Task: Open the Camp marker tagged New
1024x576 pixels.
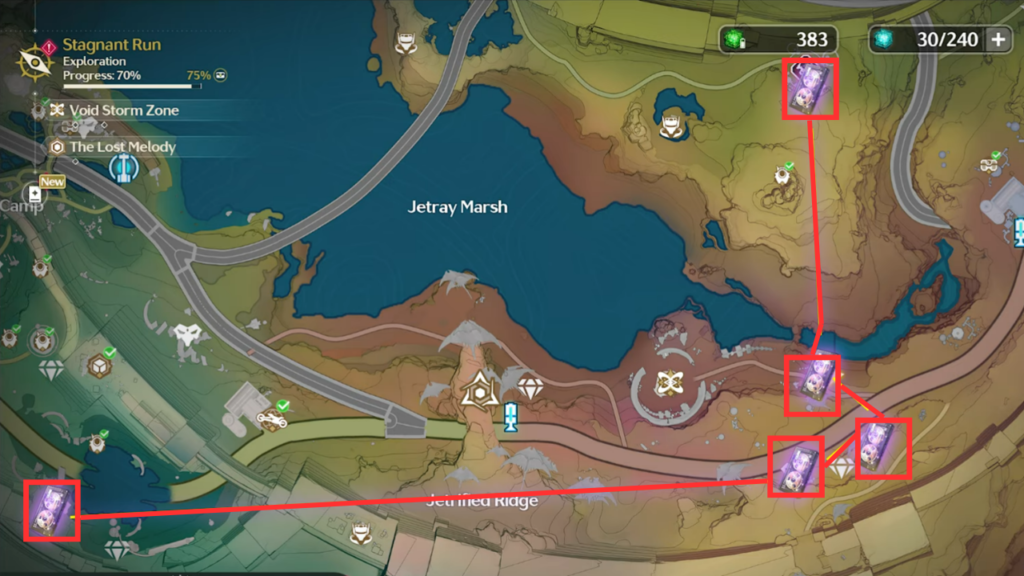Action: [x=36, y=193]
